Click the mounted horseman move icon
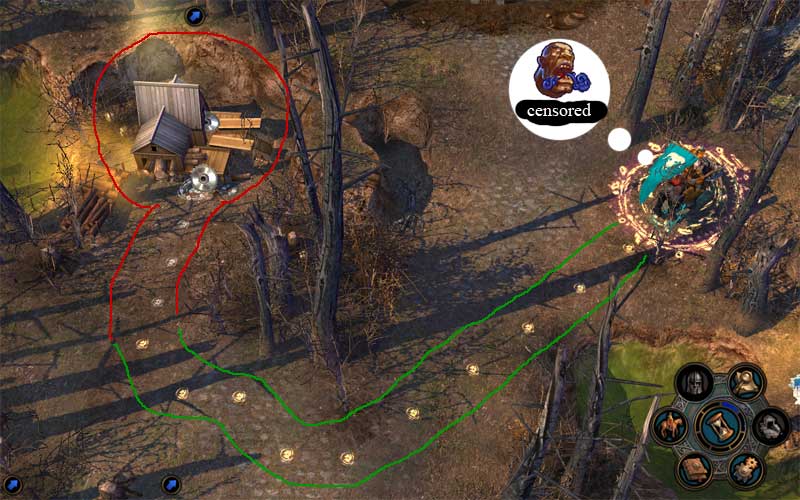 point(671,426)
